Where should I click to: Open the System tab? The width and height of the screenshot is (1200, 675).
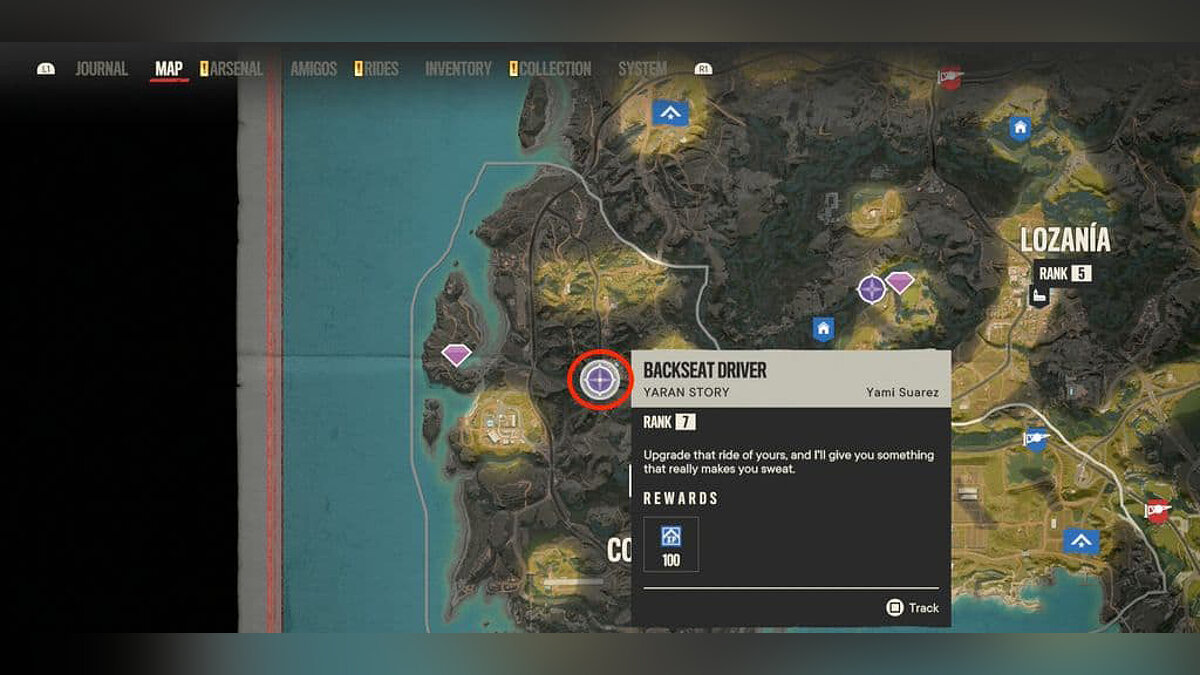point(642,69)
